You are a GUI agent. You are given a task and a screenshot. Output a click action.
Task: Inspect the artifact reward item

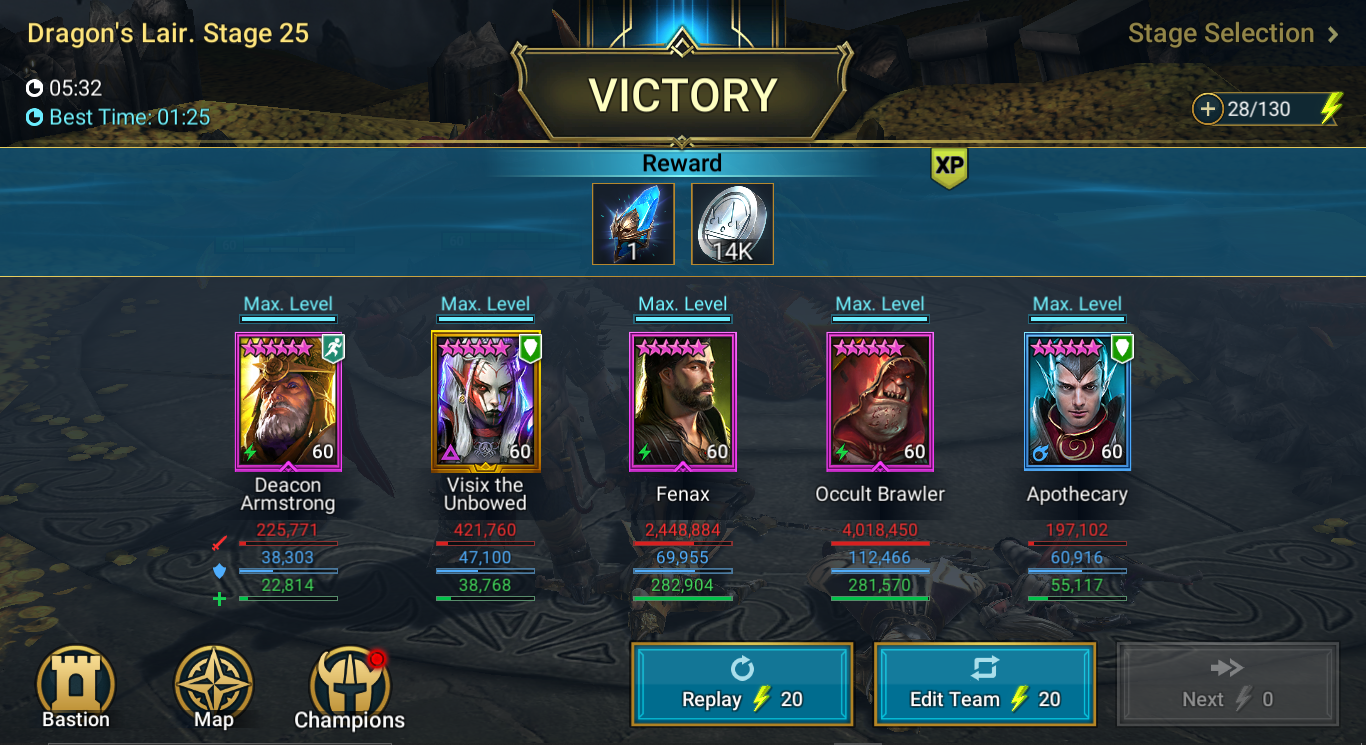click(x=633, y=224)
